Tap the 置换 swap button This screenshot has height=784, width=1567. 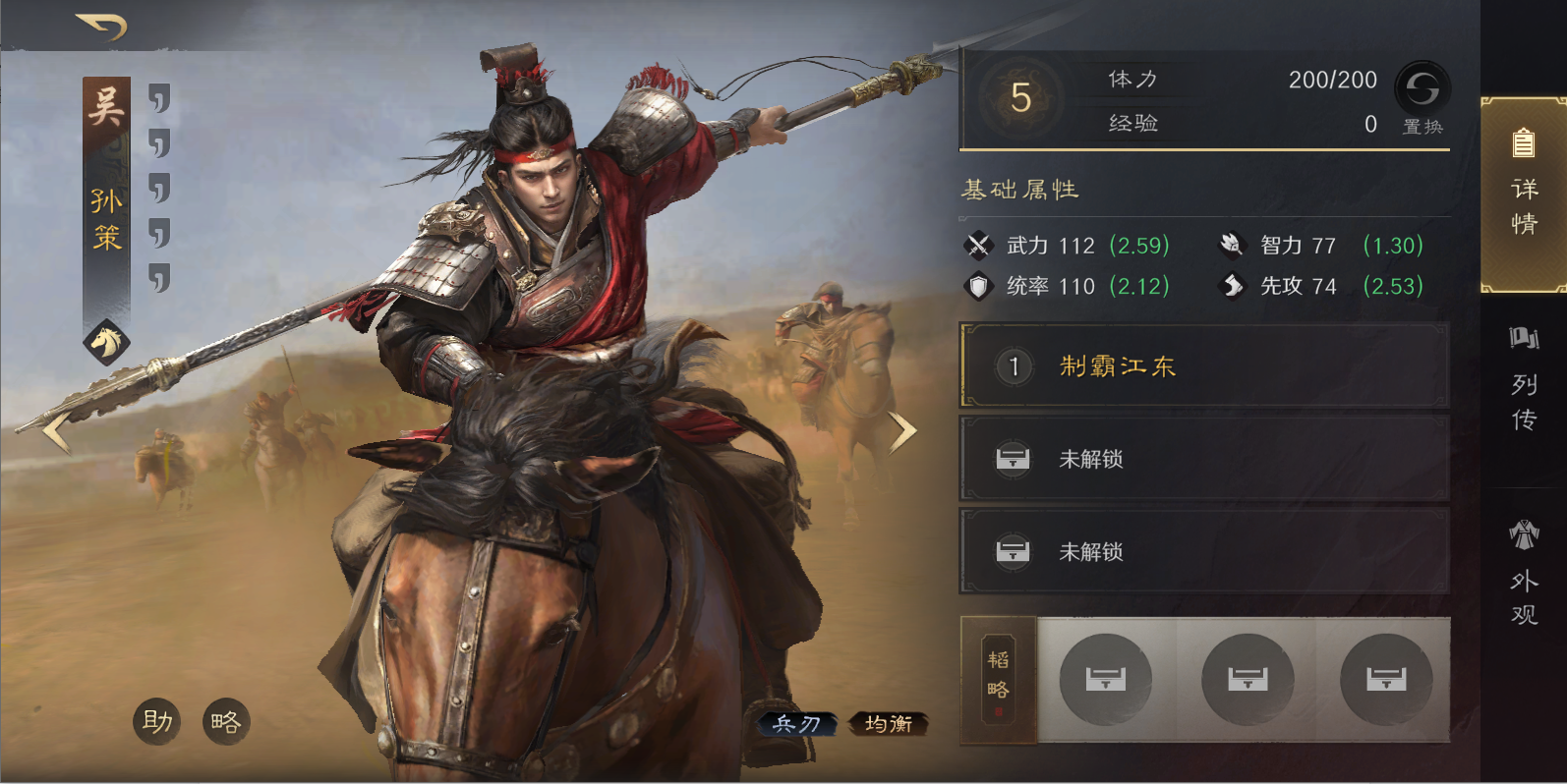pyautogui.click(x=1422, y=97)
